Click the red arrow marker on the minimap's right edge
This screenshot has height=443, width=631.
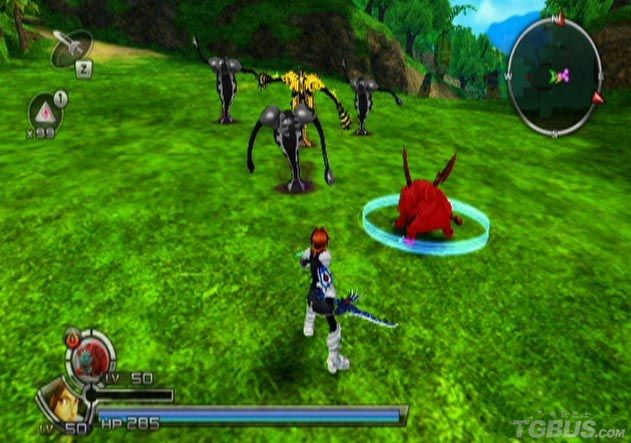(x=598, y=98)
